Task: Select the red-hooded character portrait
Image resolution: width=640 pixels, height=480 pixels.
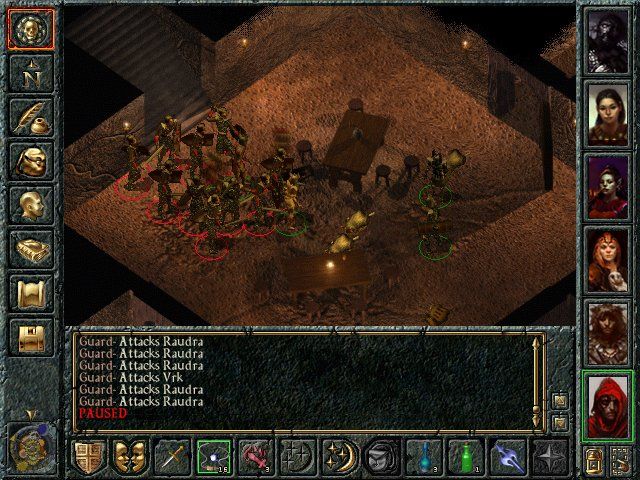Action: (x=607, y=407)
